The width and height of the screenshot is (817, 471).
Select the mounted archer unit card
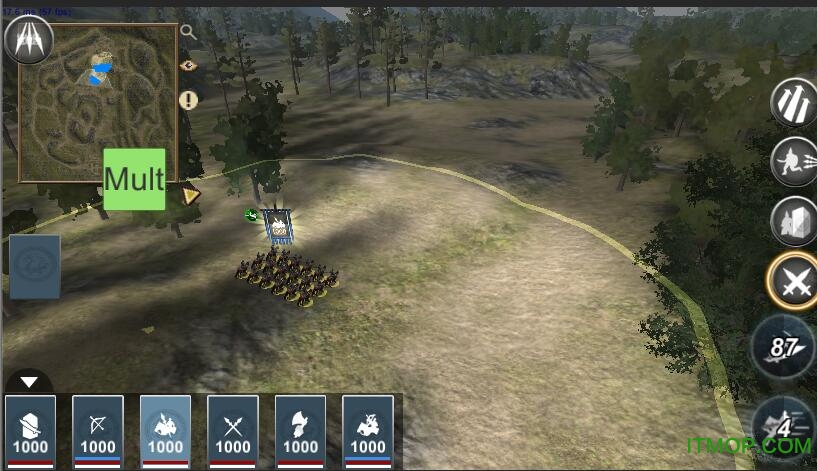coord(368,431)
